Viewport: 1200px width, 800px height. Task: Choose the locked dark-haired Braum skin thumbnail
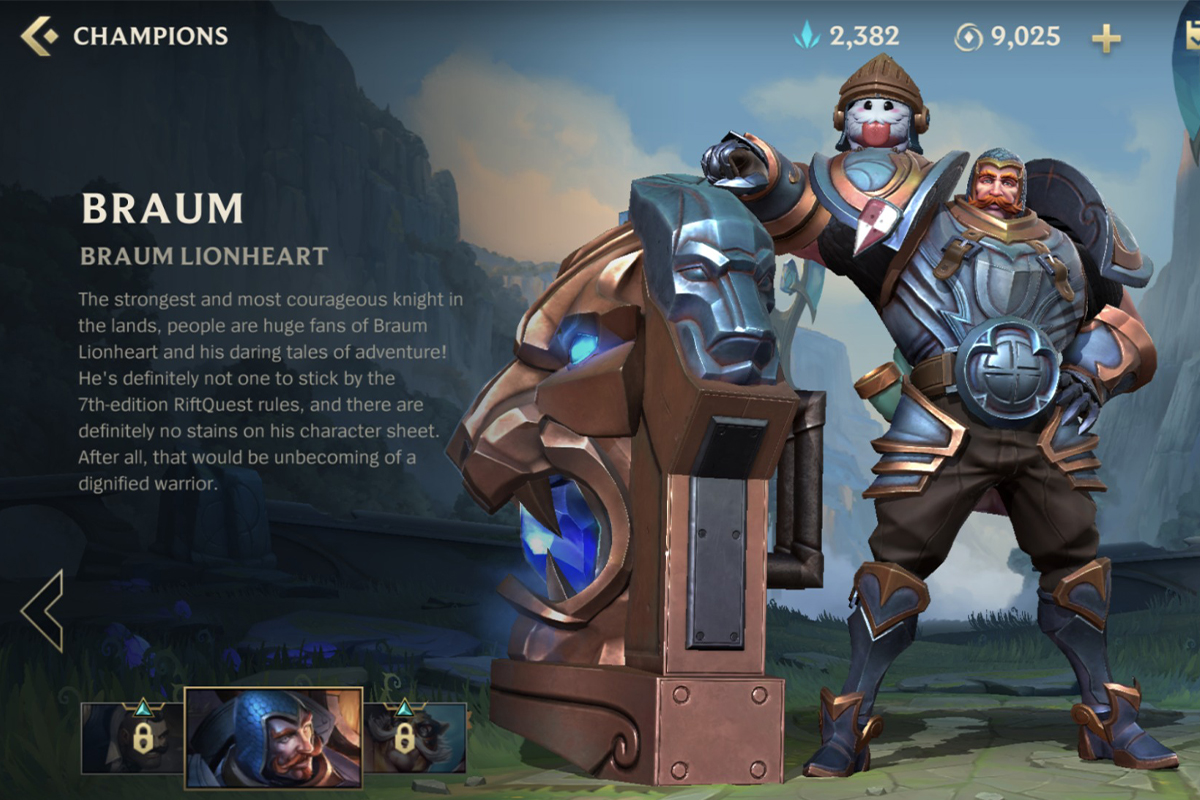tap(132, 738)
